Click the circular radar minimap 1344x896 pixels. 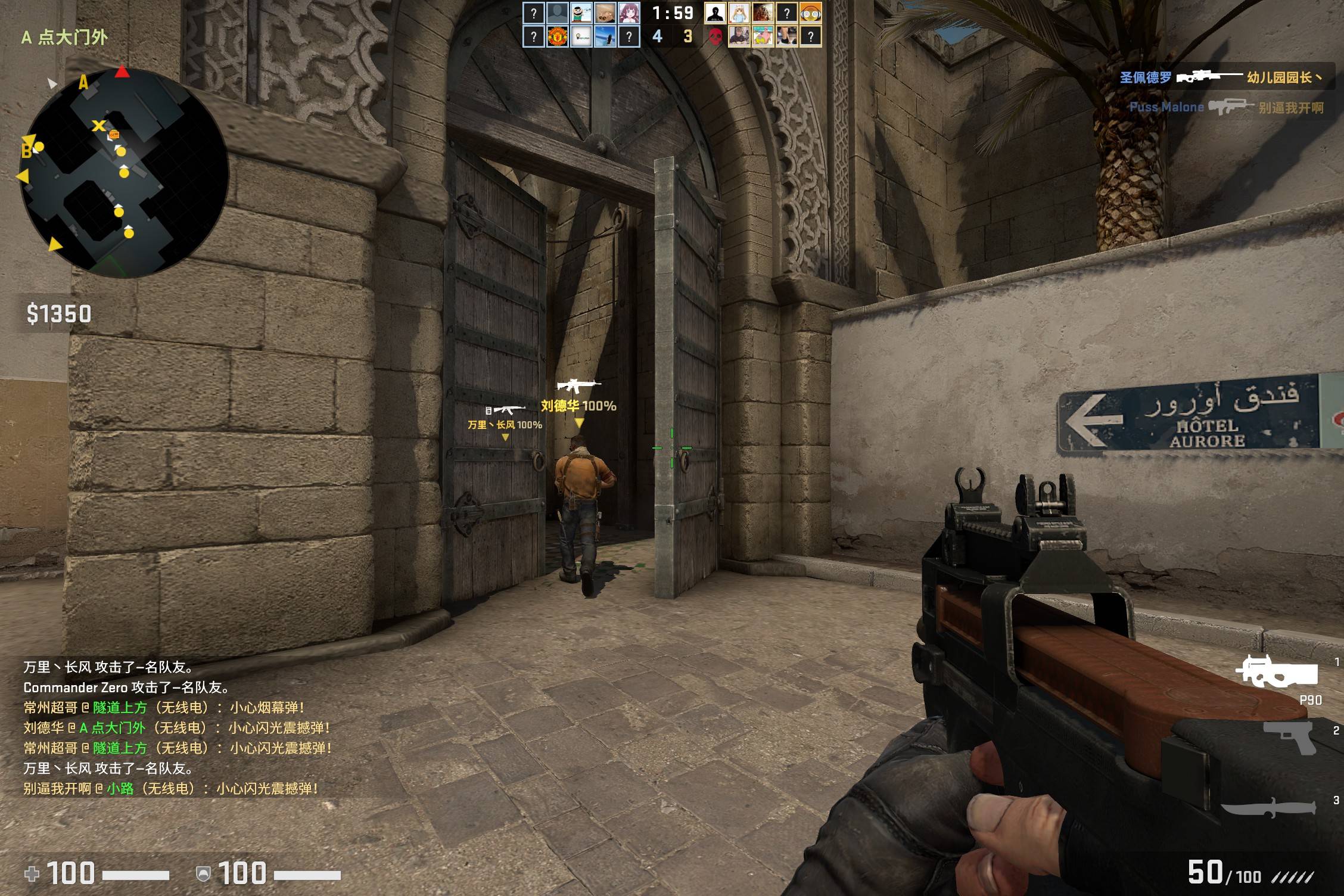pos(123,173)
